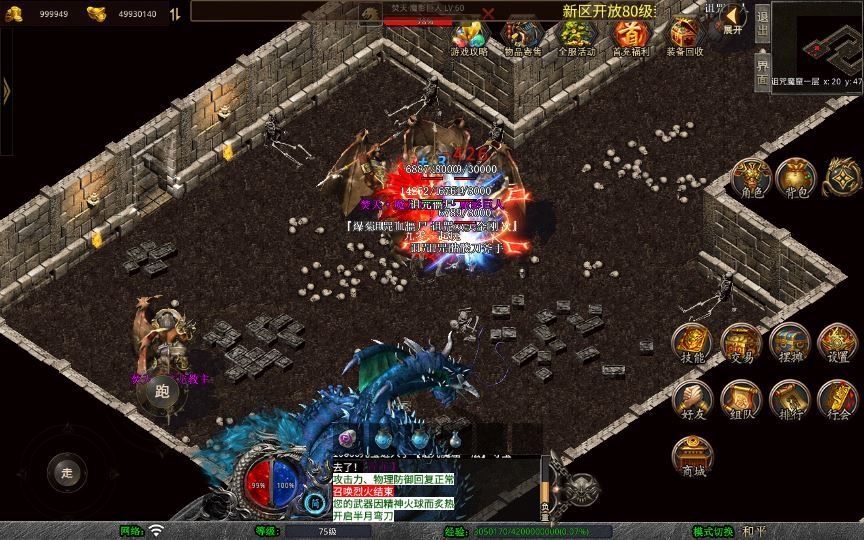Screen dimensions: 864x540
Task: Open the 背包 backpack
Action: click(795, 177)
